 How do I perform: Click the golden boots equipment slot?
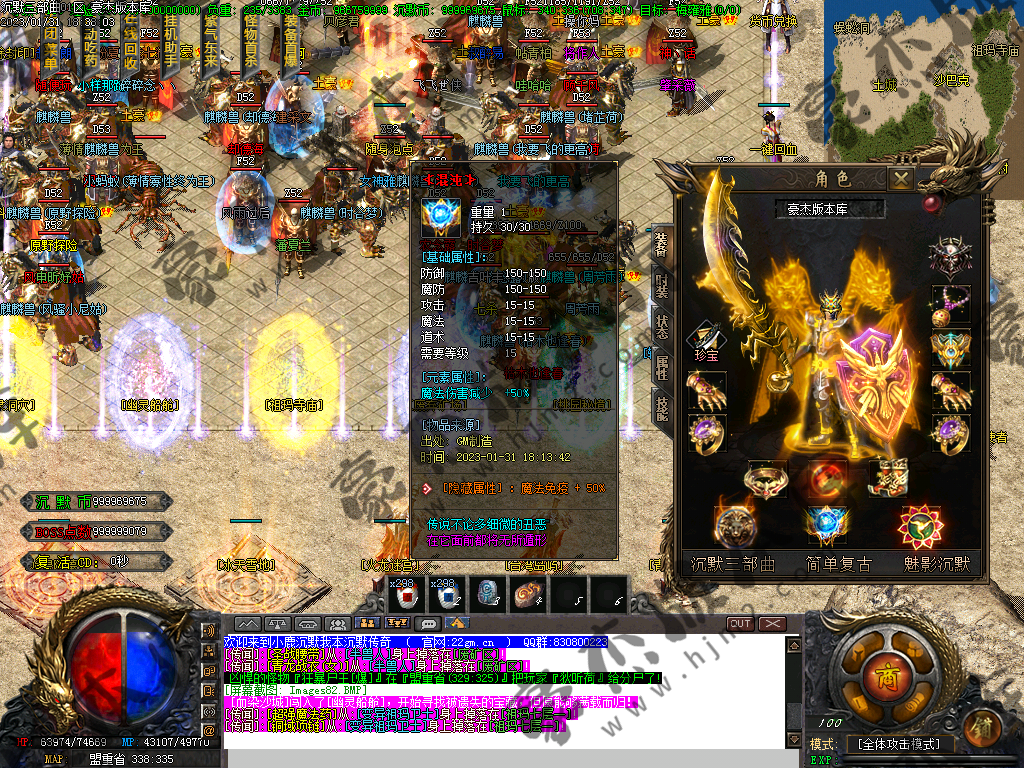(x=887, y=478)
